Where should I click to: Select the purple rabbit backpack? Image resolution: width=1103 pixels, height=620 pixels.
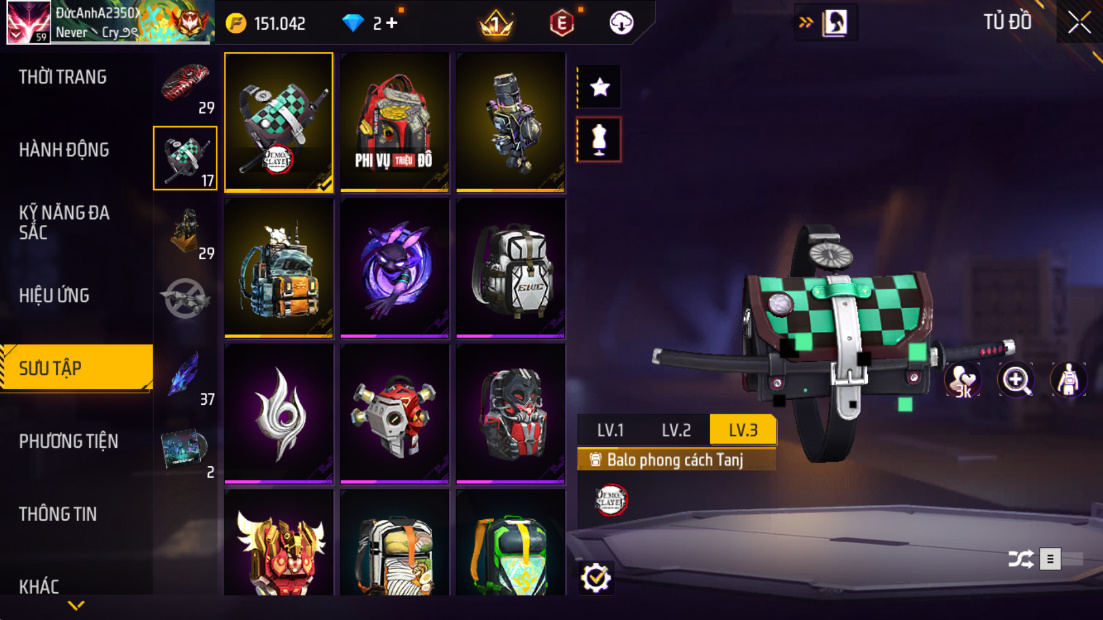click(394, 267)
